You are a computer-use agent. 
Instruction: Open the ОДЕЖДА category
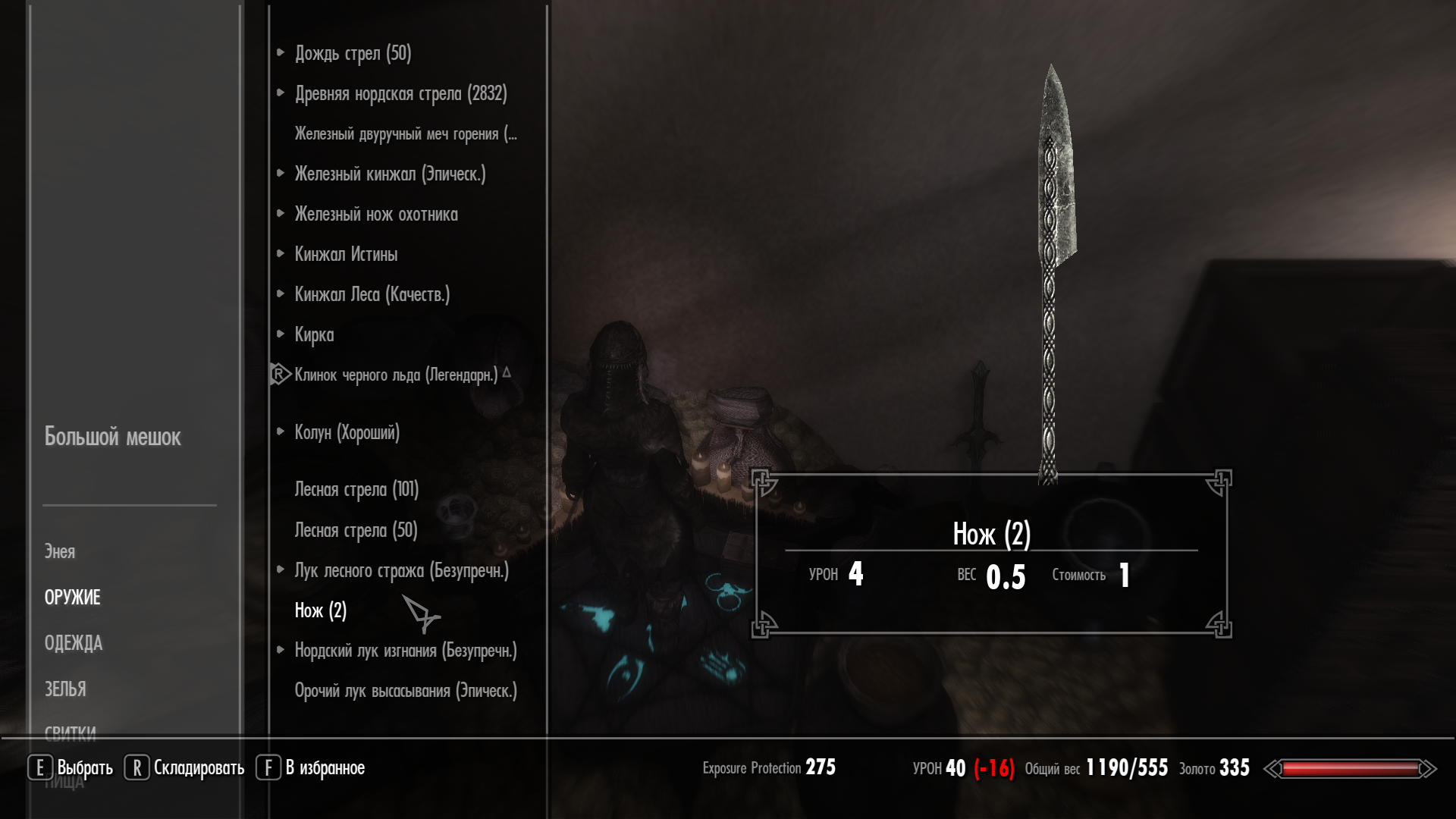(73, 643)
